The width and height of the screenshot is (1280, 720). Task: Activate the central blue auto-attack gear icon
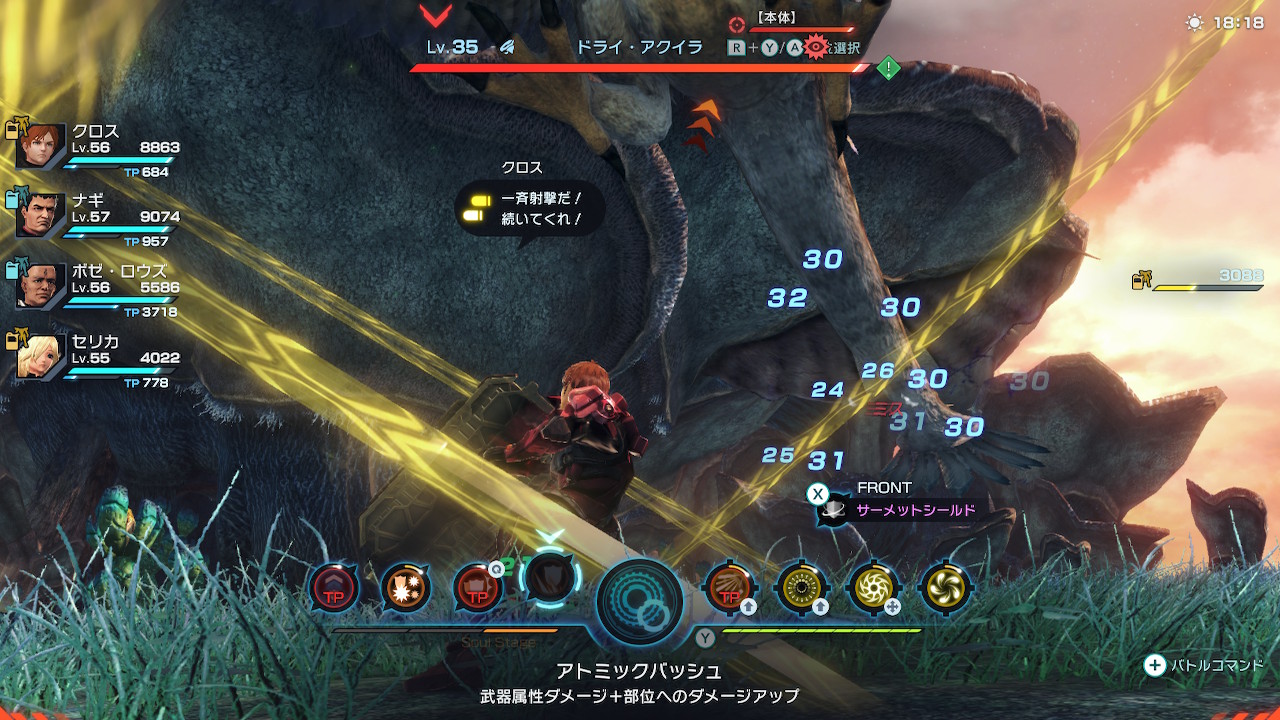(639, 601)
